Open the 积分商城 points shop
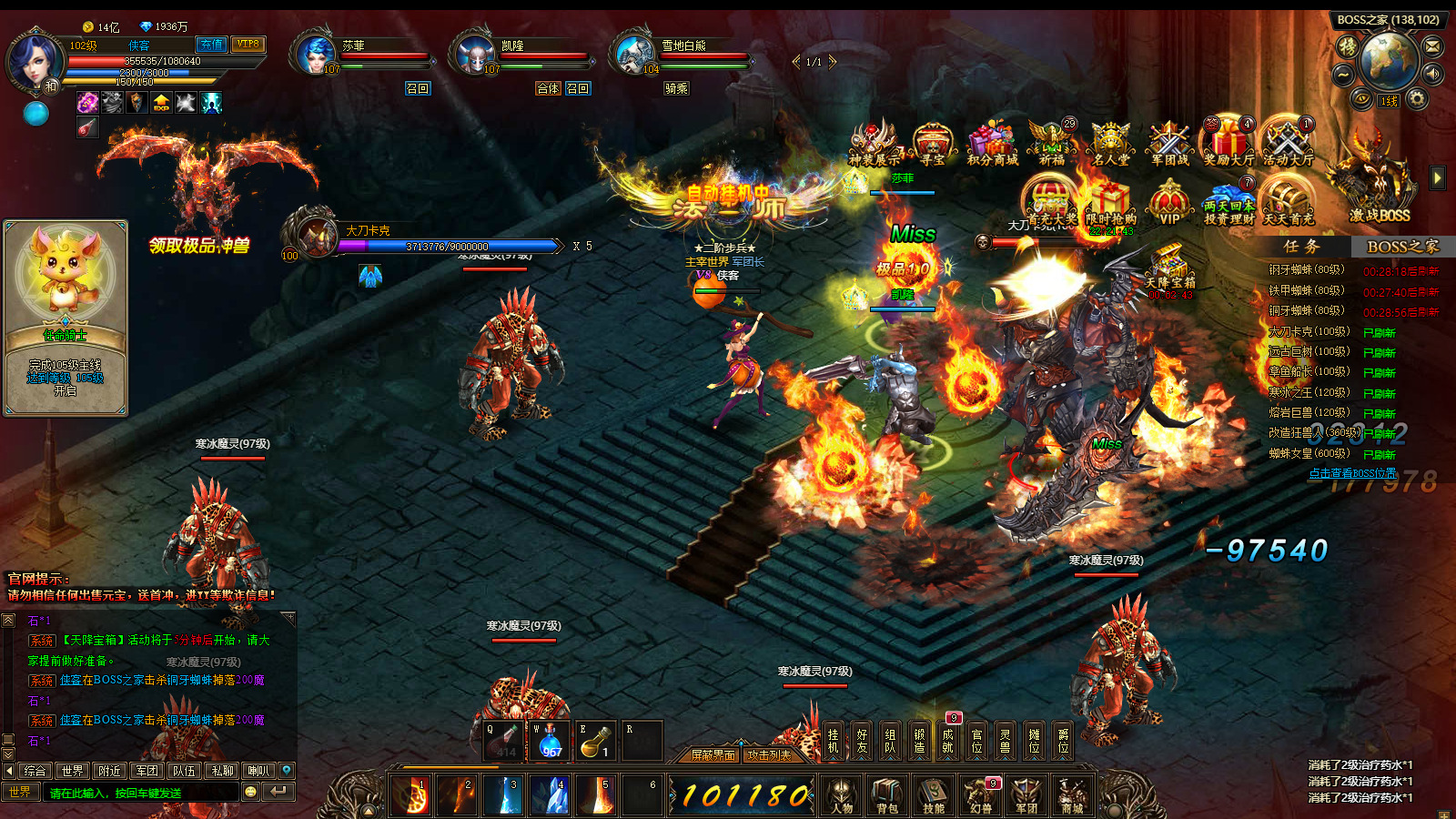 coord(992,145)
